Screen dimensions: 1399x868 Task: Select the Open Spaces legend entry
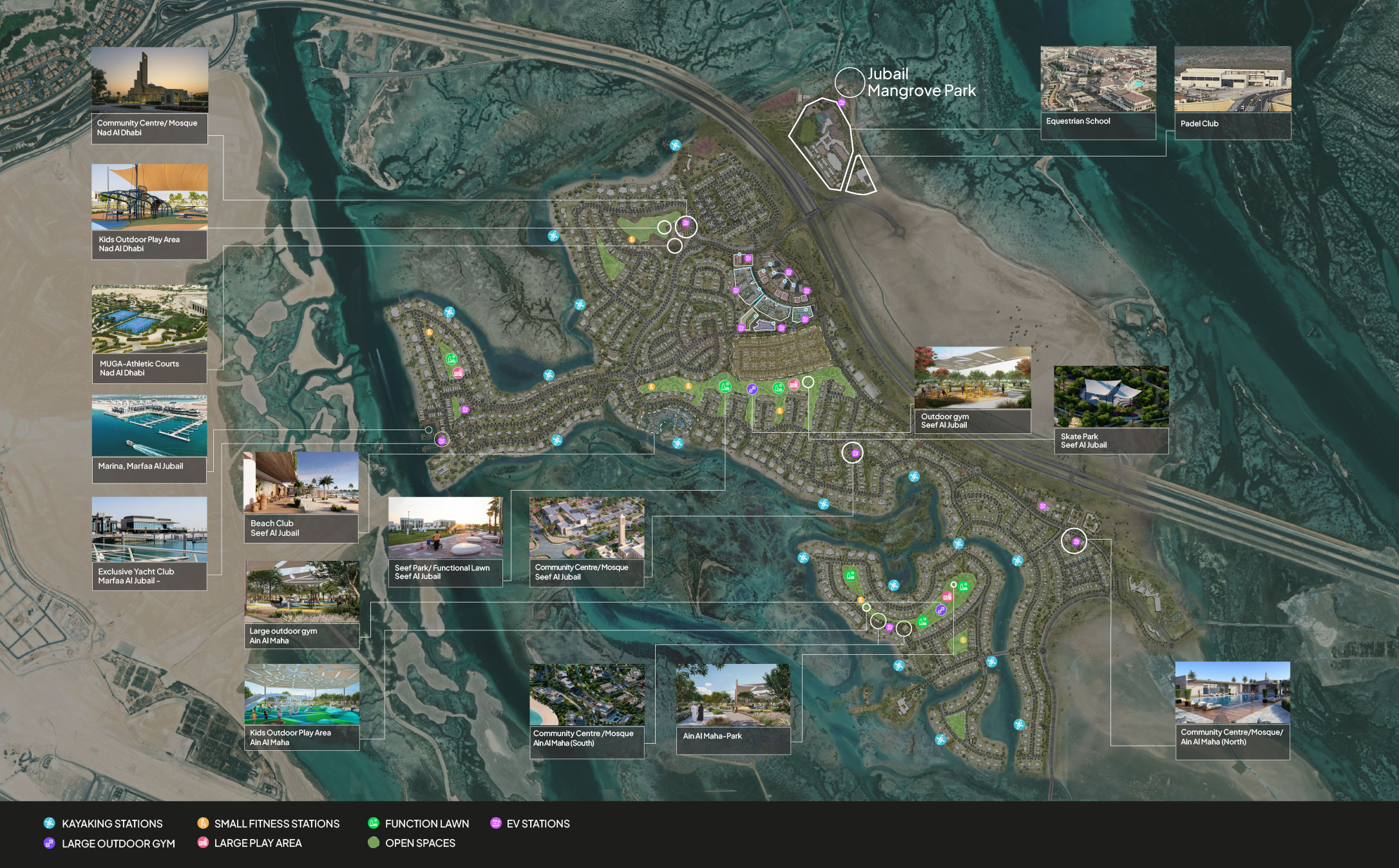(x=420, y=844)
